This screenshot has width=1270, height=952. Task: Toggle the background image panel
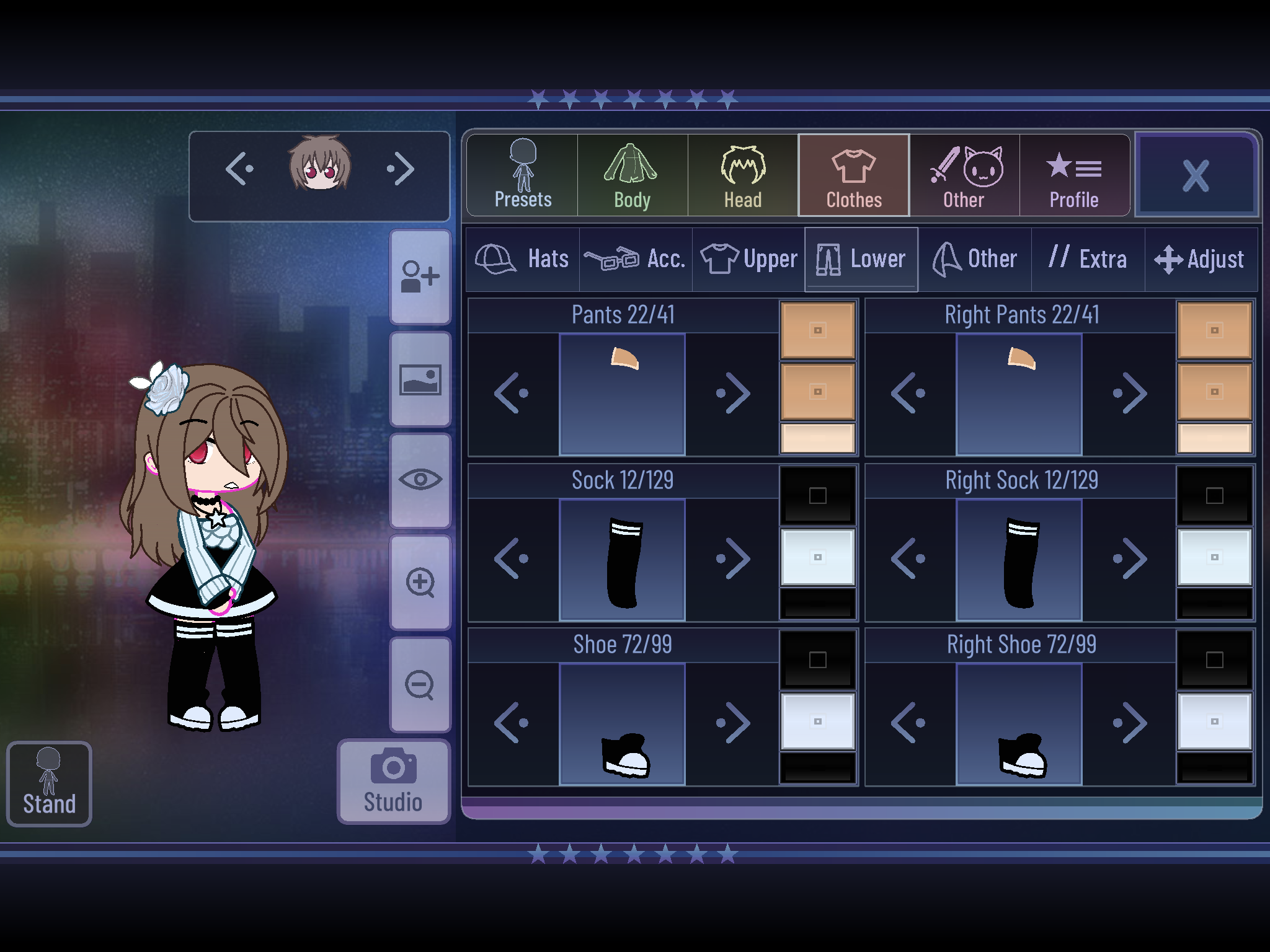point(420,378)
